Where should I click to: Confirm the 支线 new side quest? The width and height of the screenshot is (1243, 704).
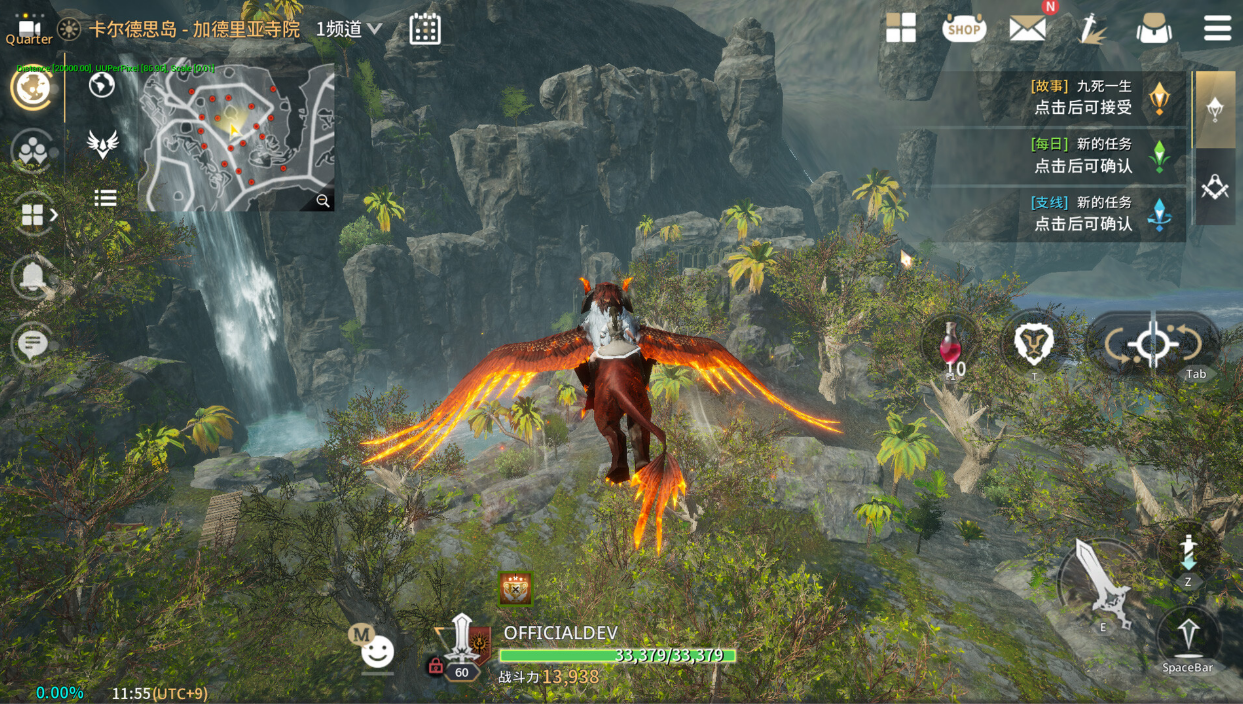(x=1083, y=213)
